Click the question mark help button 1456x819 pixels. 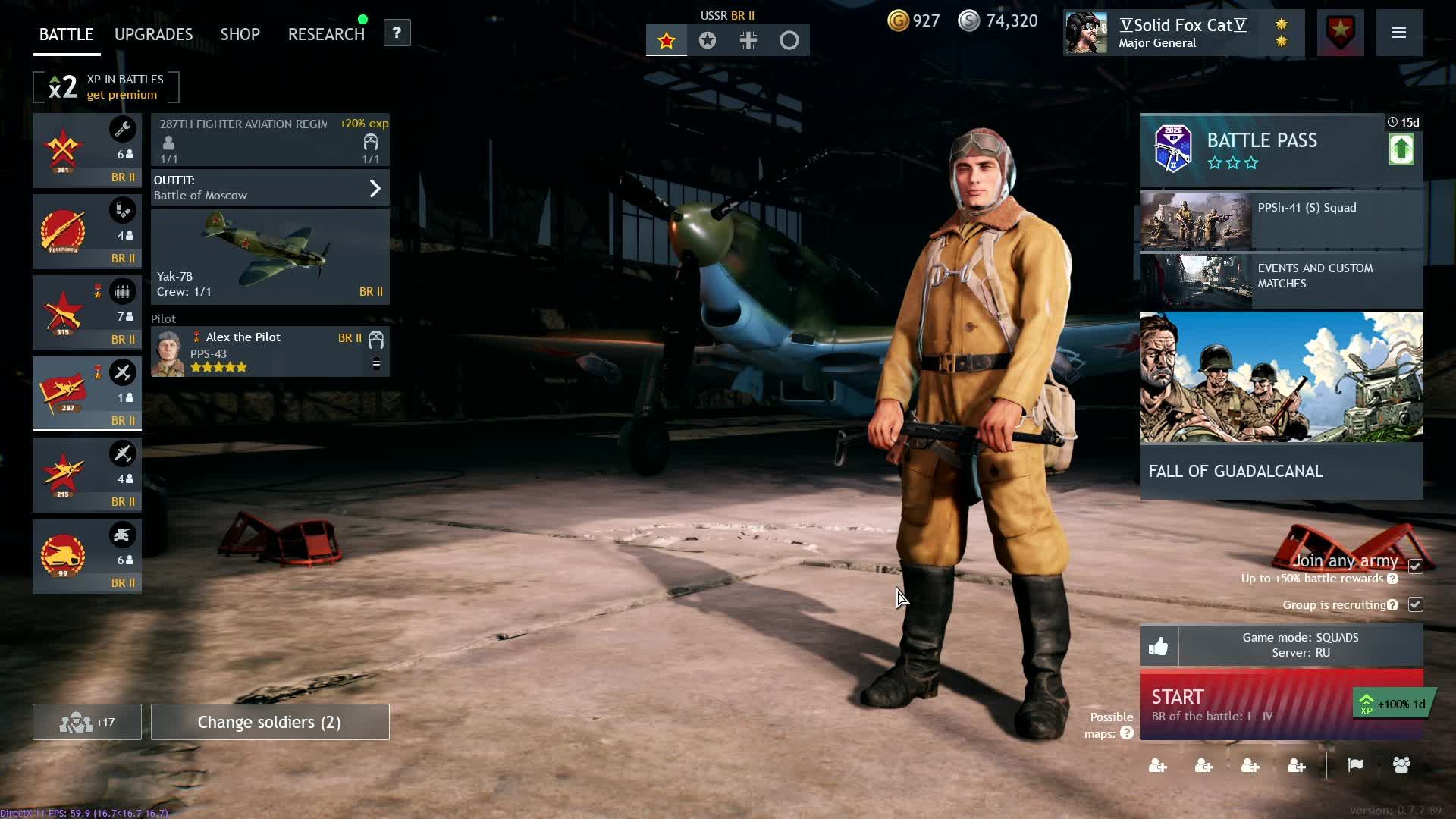397,33
